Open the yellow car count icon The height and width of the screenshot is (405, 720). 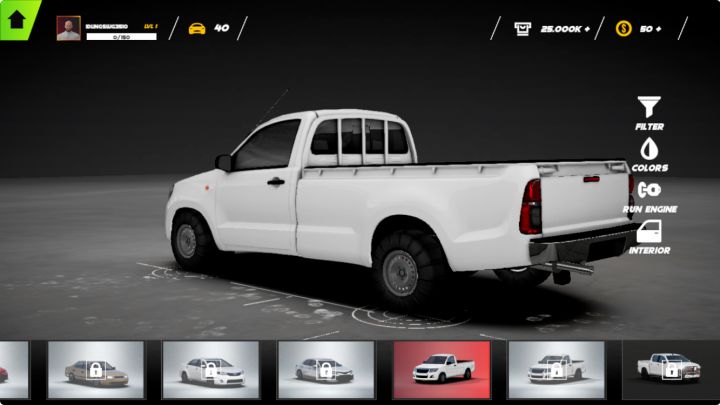197,28
